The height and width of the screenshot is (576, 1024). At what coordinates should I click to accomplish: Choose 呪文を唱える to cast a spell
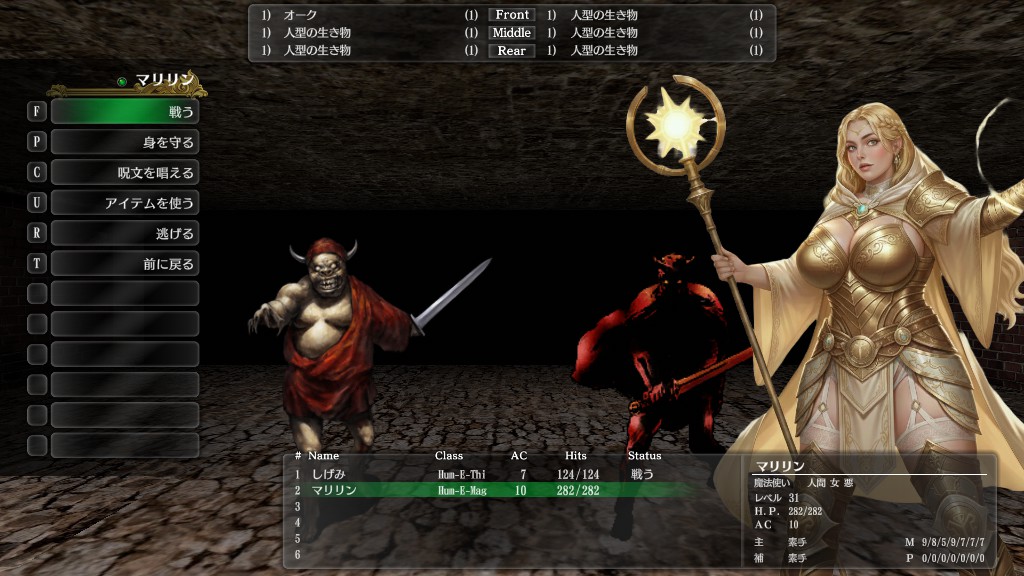pyautogui.click(x=124, y=172)
